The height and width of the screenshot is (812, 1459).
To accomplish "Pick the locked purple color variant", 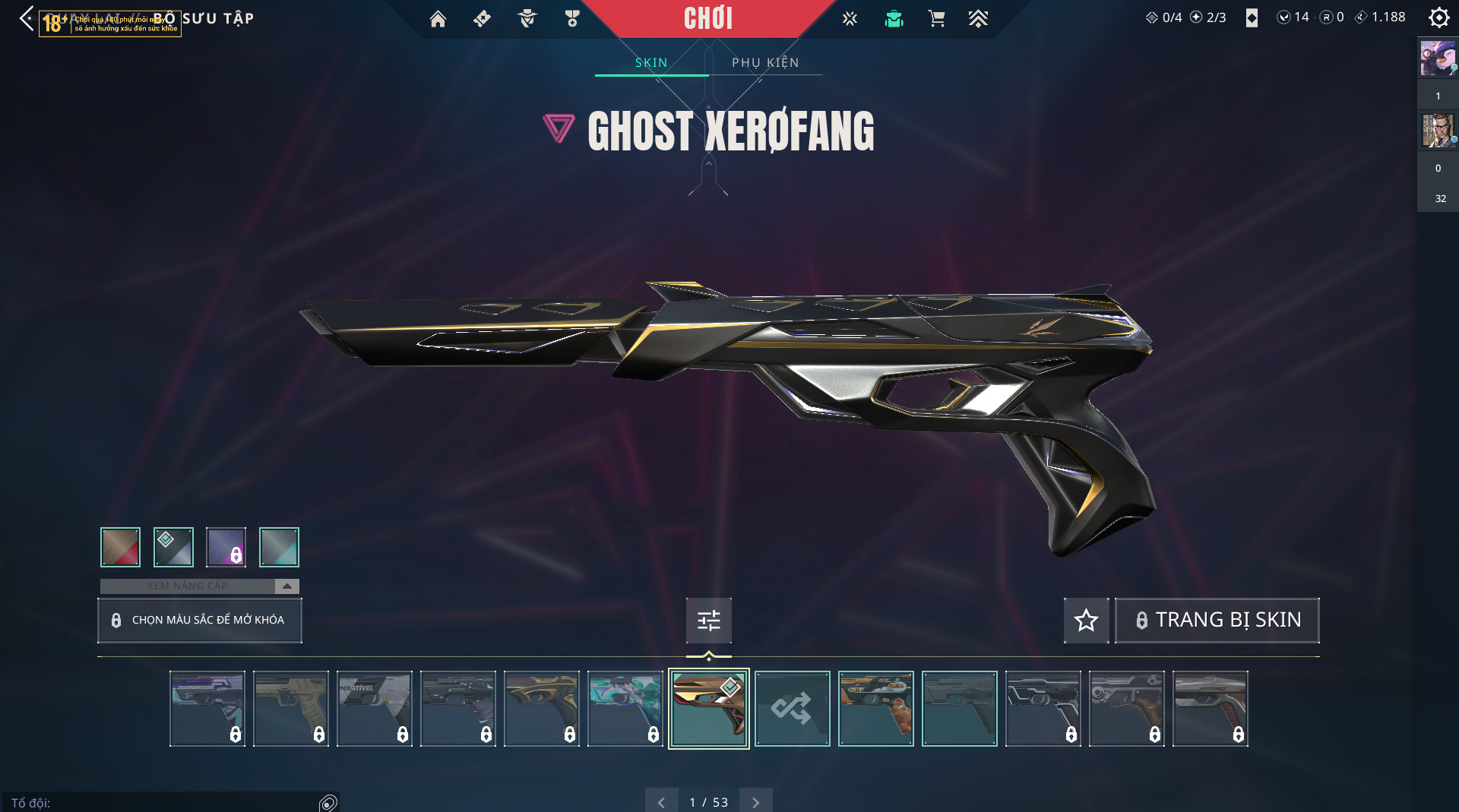I will (x=226, y=547).
